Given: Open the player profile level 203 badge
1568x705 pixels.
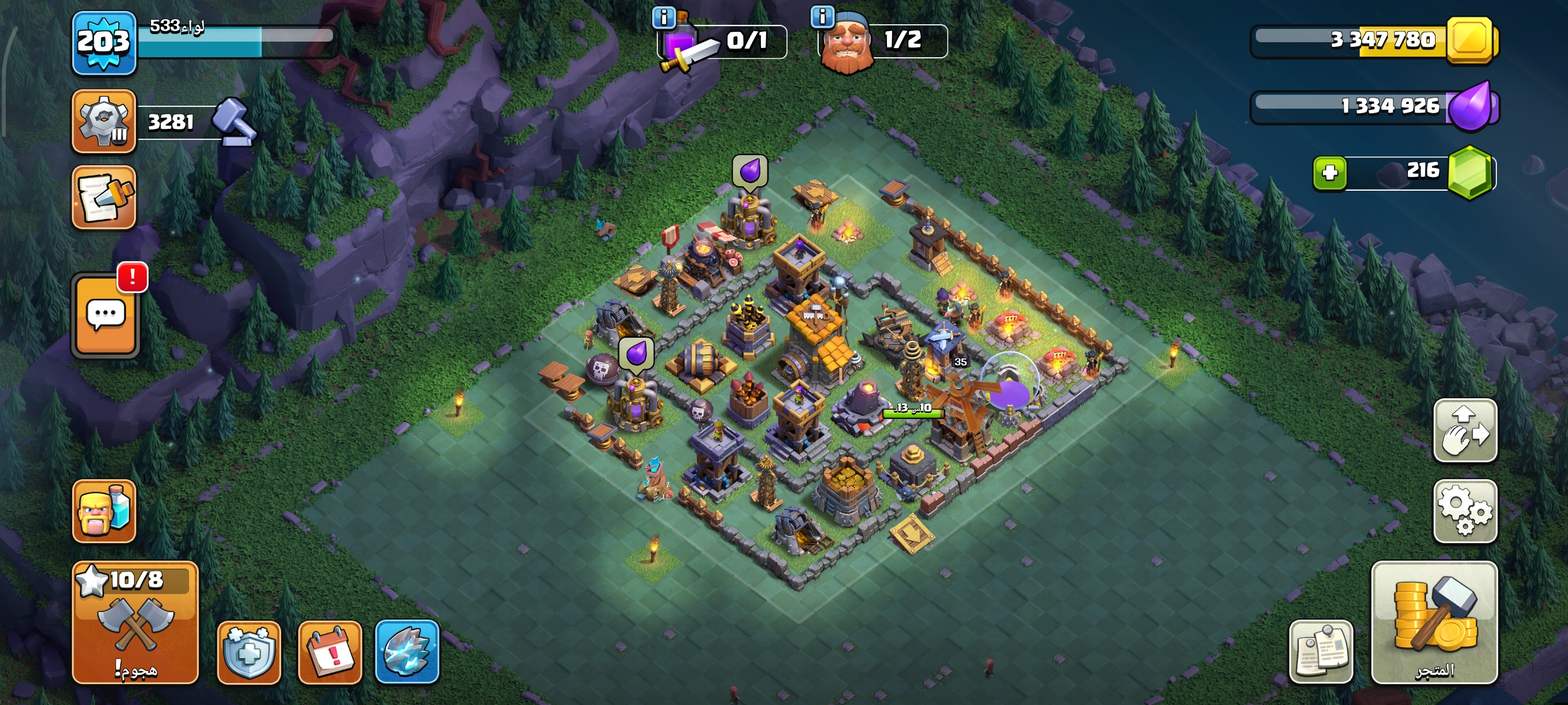Looking at the screenshot, I should coord(103,43).
